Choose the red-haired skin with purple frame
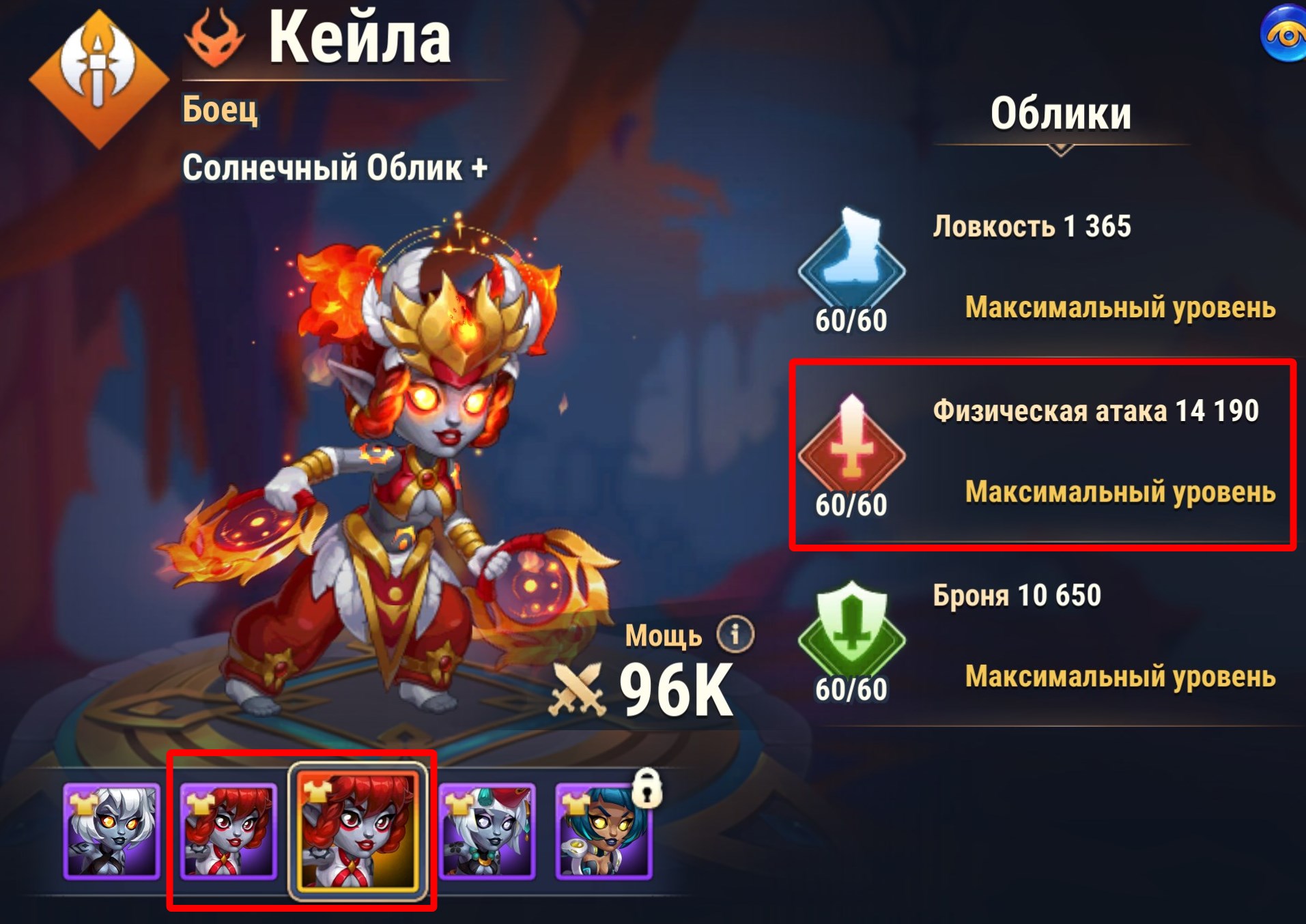Screen dimensions: 1306x924 (229, 831)
